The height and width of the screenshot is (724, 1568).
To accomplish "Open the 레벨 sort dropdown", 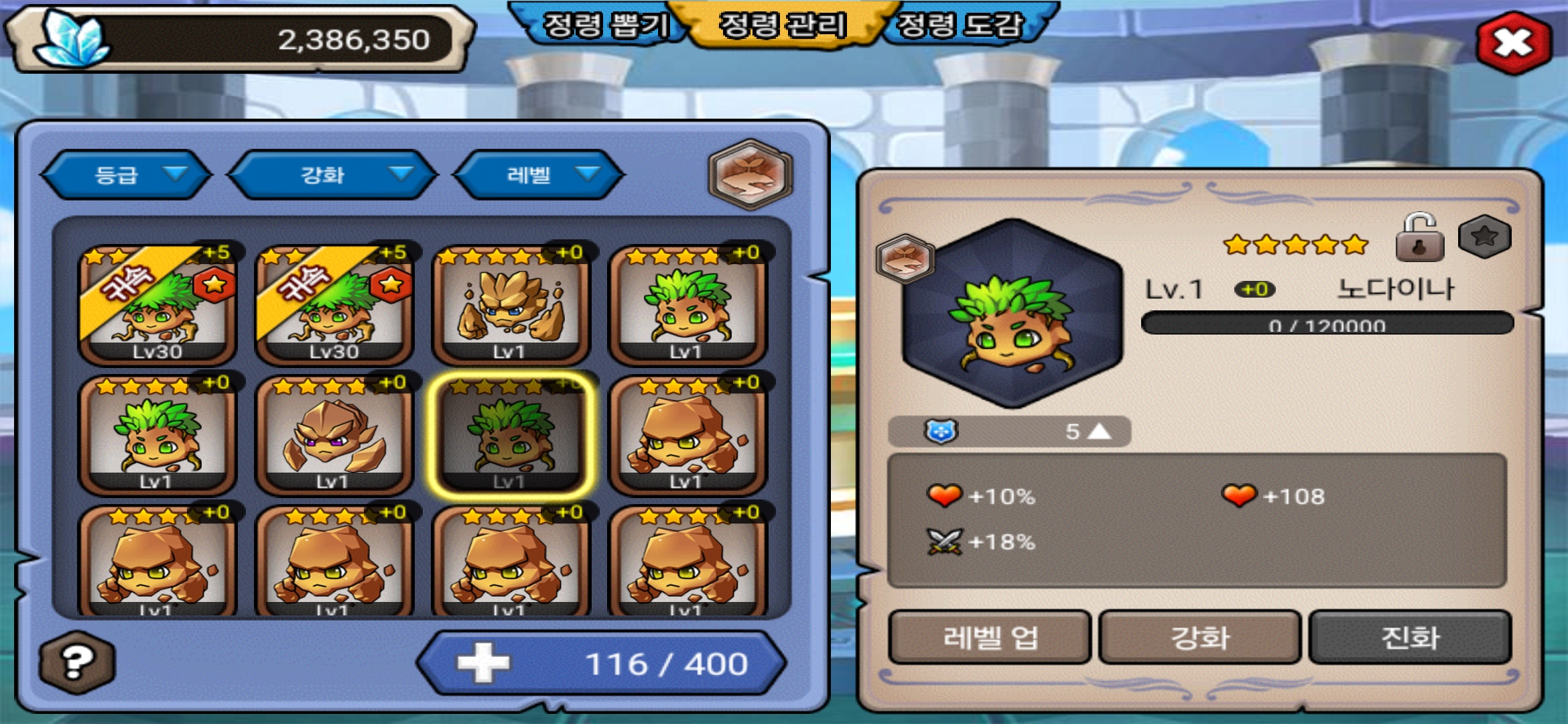I will [539, 175].
